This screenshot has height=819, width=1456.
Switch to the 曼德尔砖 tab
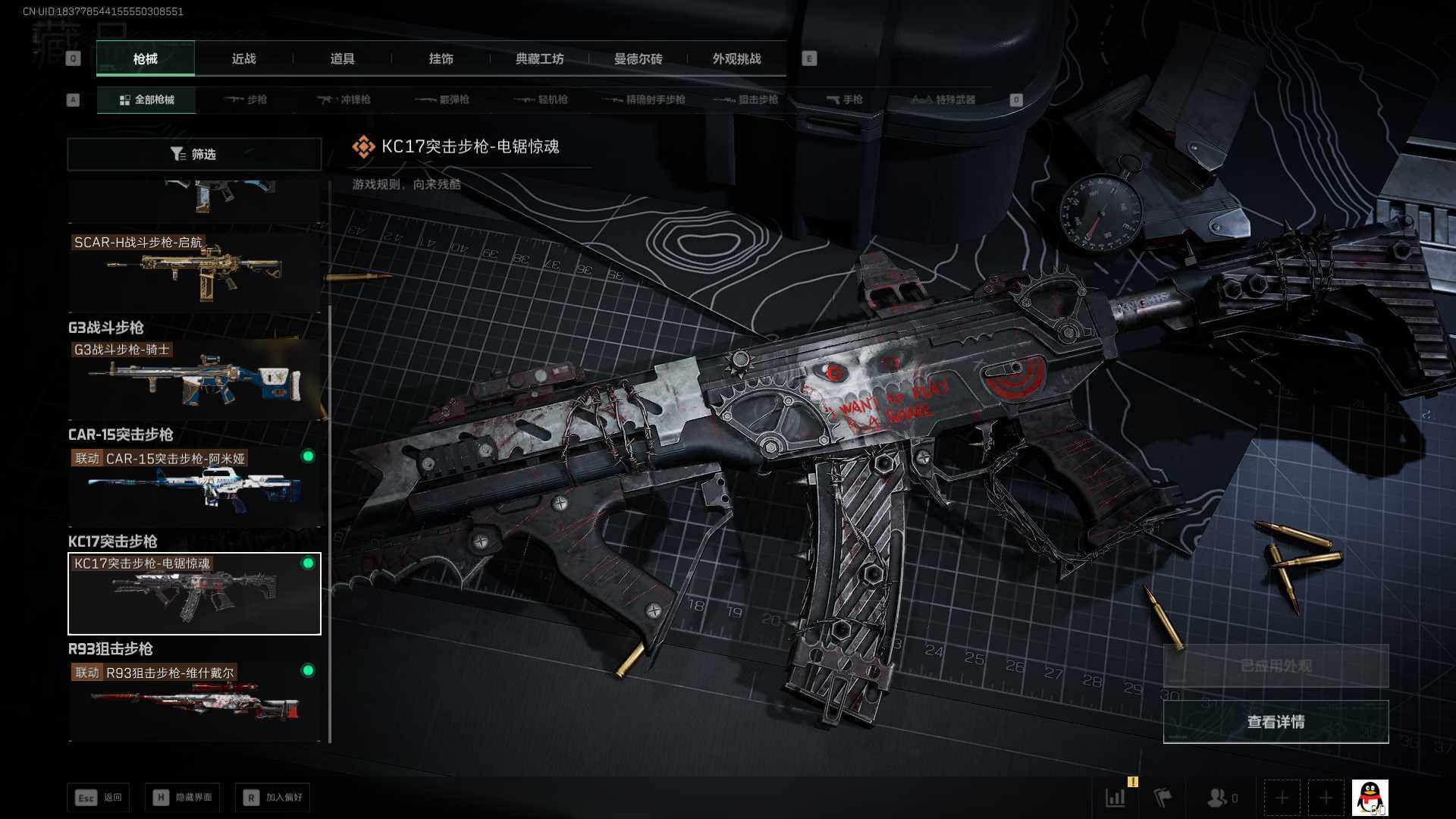638,58
